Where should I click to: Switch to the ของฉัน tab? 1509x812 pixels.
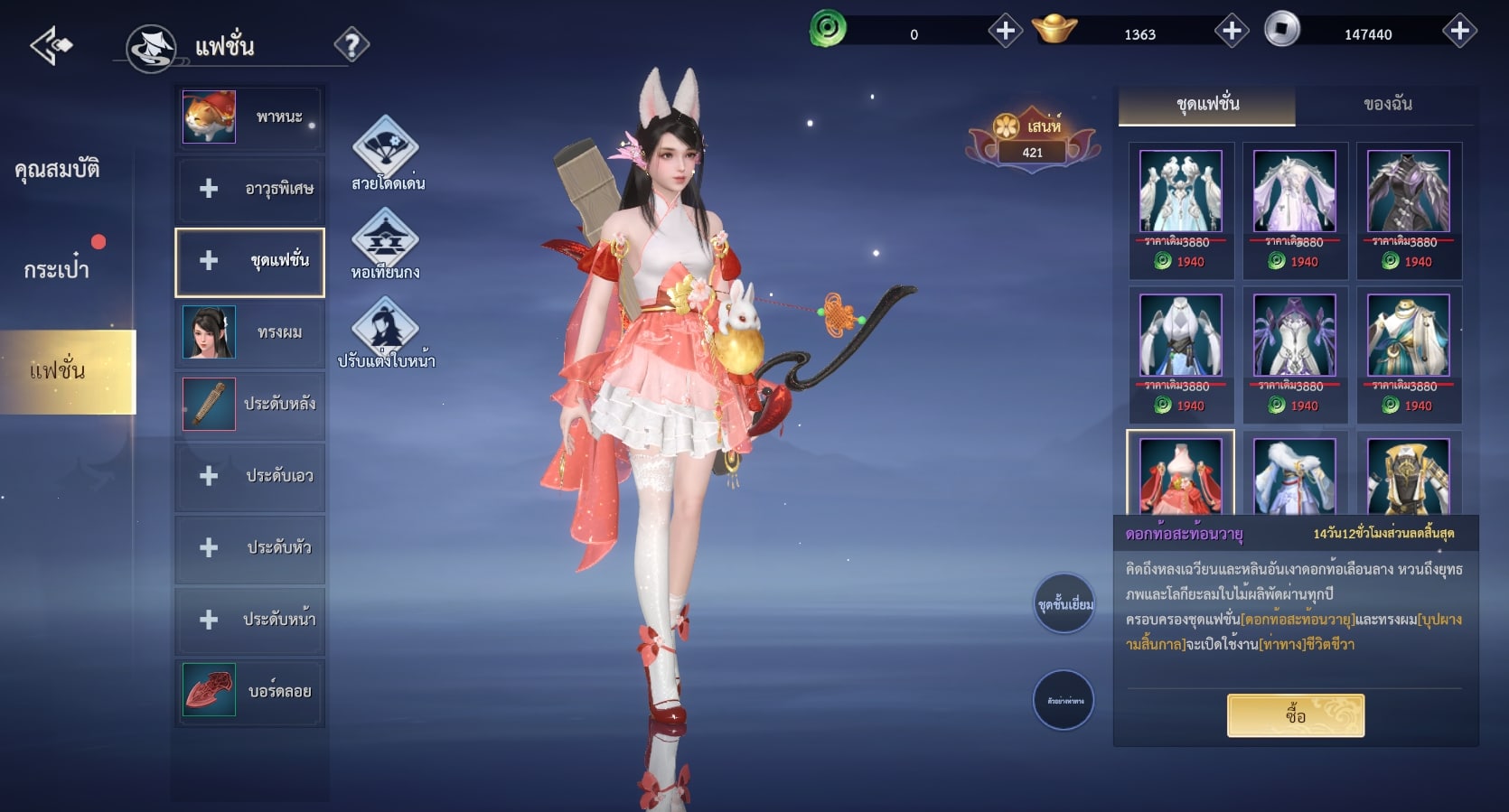click(x=1387, y=105)
